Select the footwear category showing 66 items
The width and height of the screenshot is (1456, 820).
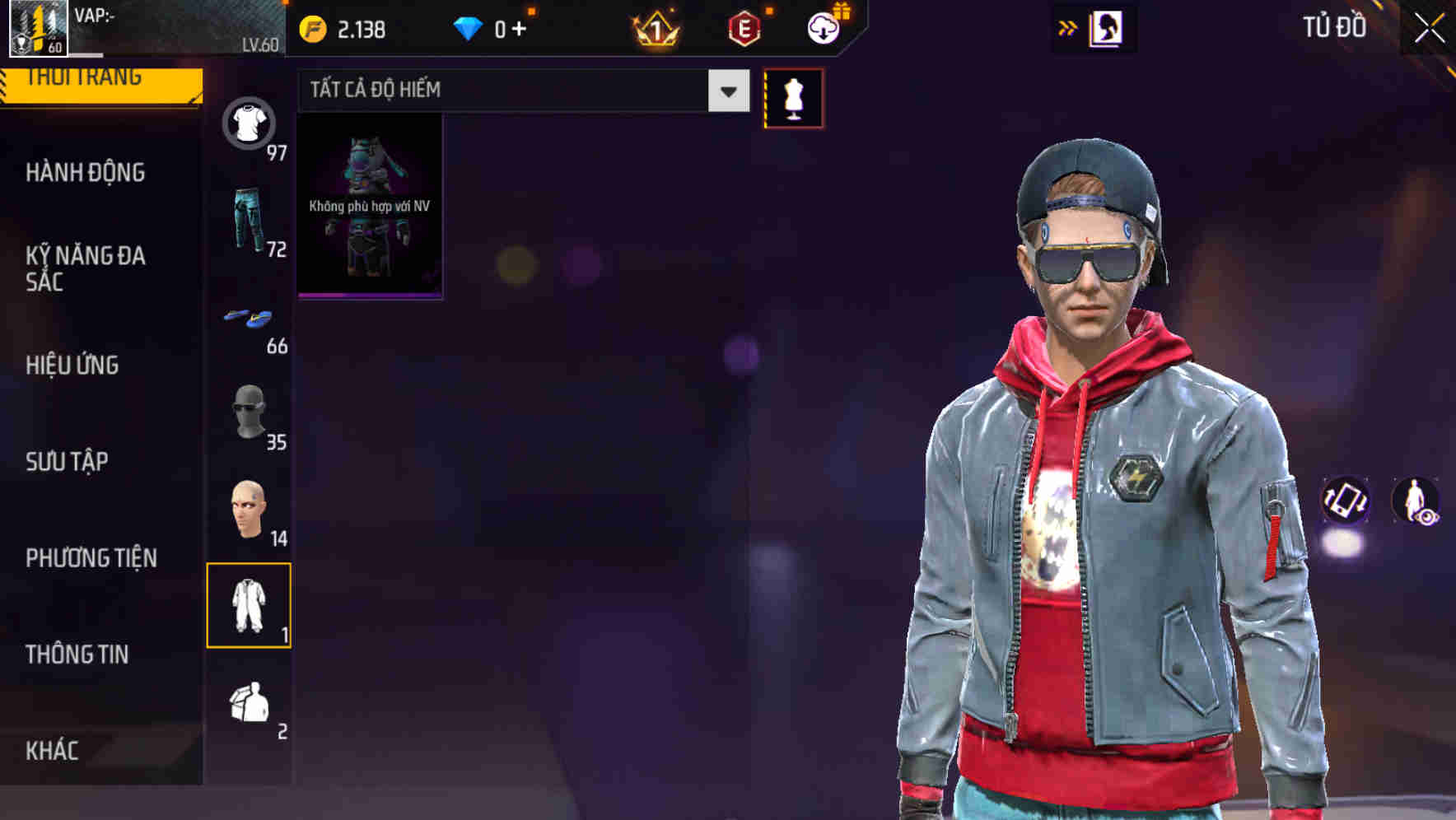click(x=250, y=321)
